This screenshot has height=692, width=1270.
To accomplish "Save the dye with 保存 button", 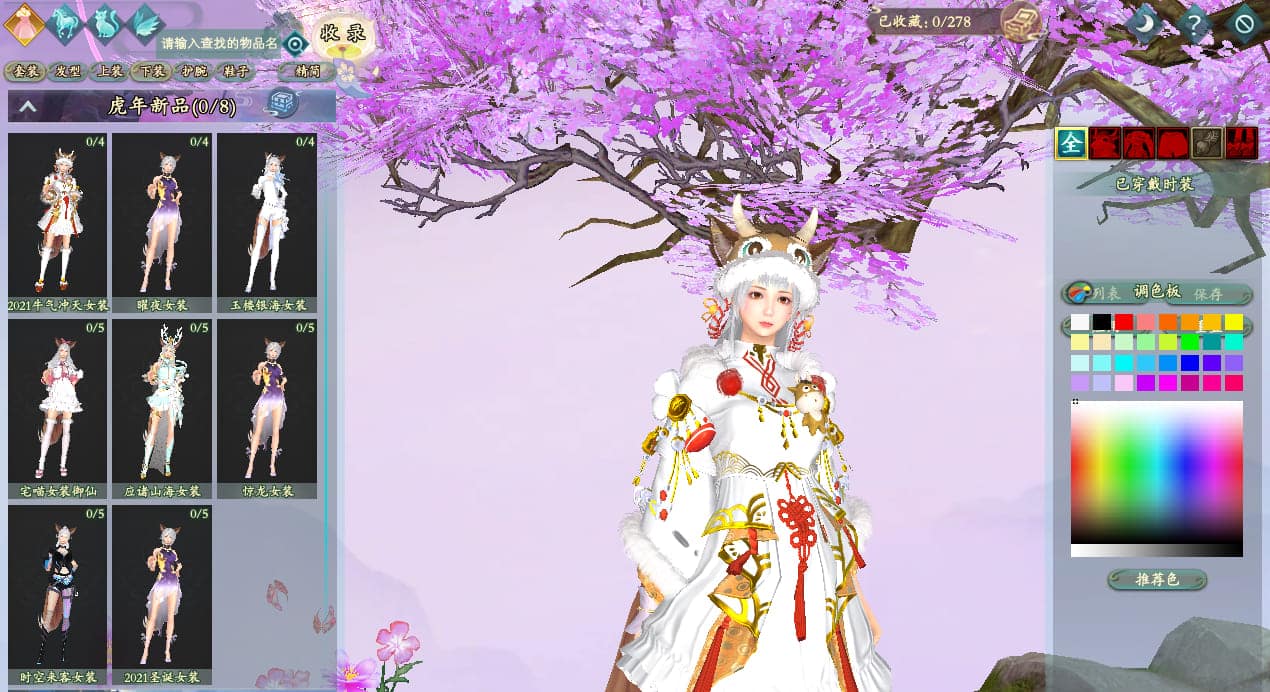I will [1208, 294].
